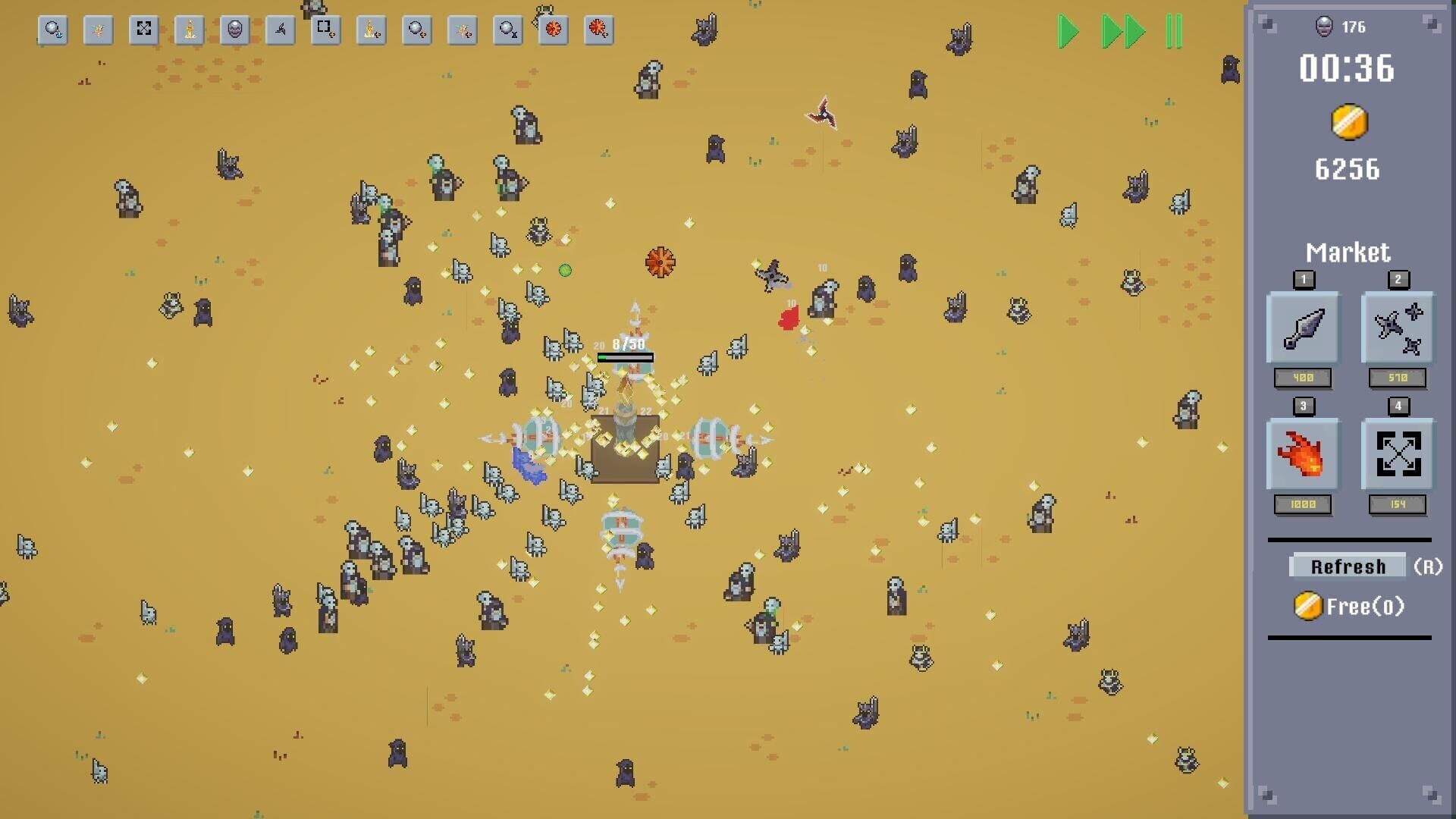The width and height of the screenshot is (1456, 819).
Task: Click the Free(0) coin refresh option
Action: (1349, 606)
